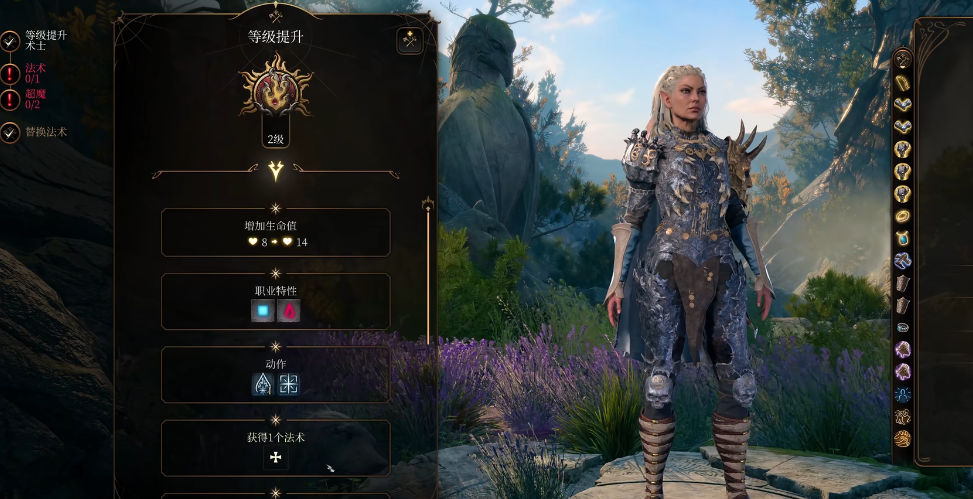Click the level-up panel scrollbar
973x499 pixels.
(428, 270)
